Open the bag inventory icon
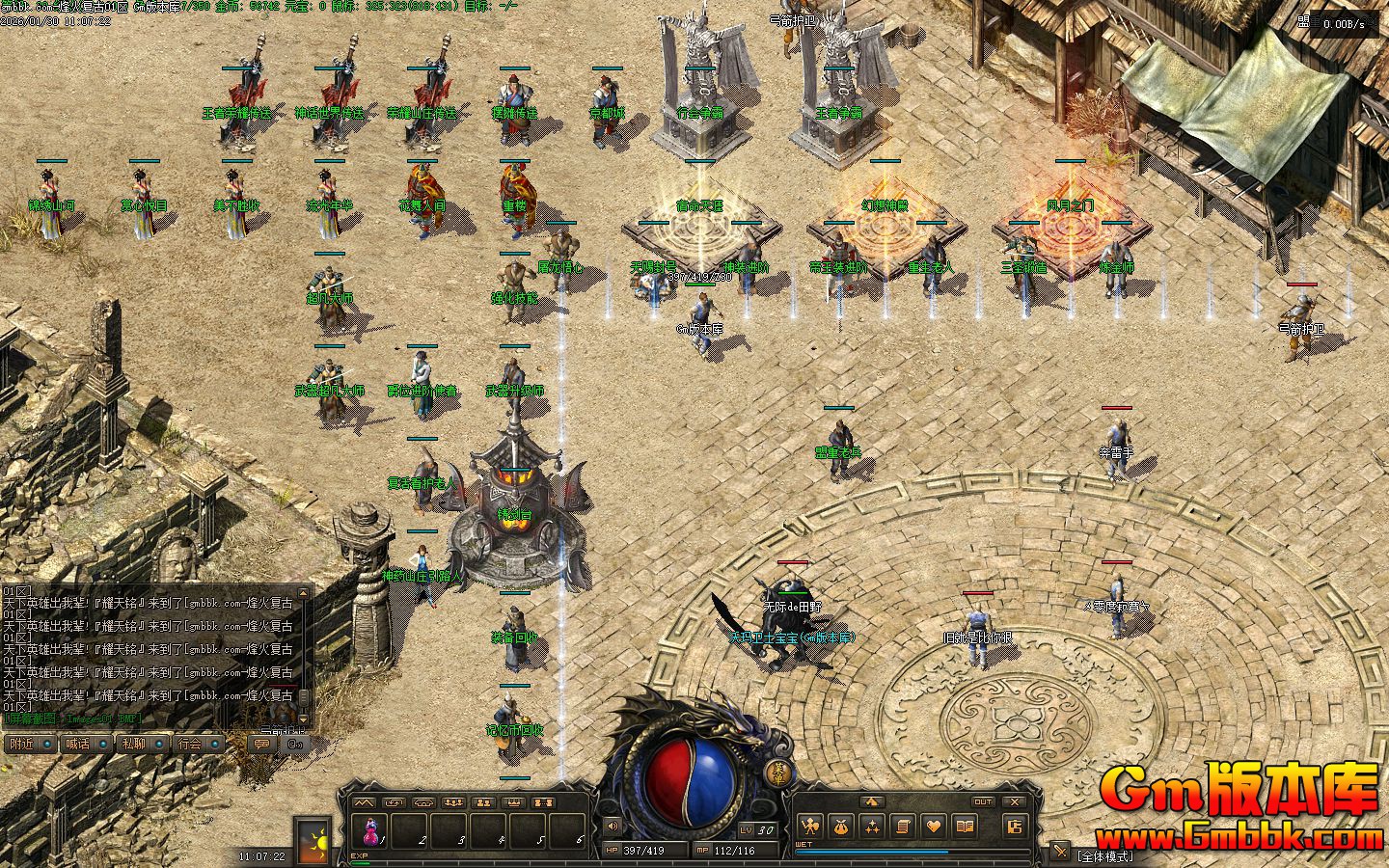This screenshot has height=868, width=1389. pyautogui.click(x=841, y=826)
